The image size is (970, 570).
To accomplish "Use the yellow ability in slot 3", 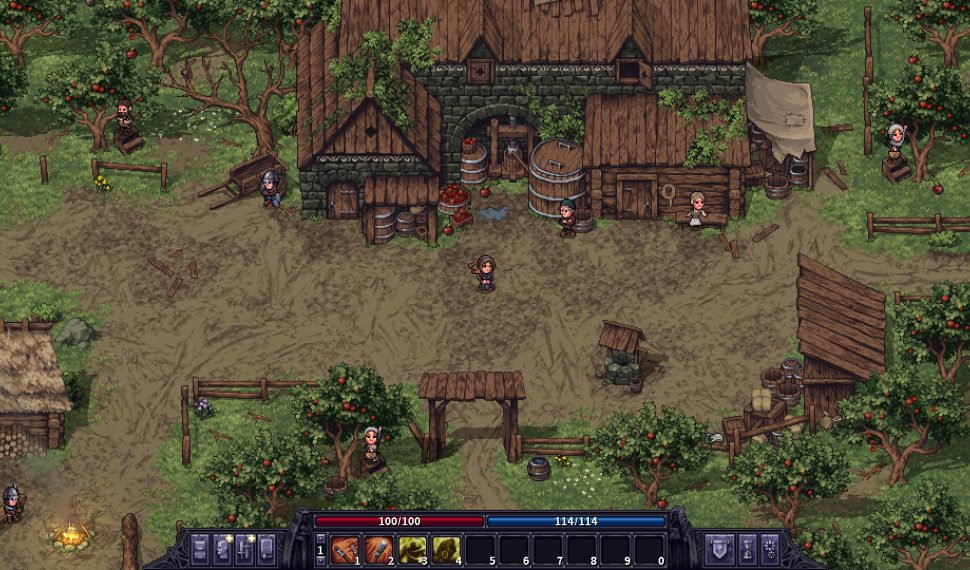I will (x=412, y=549).
